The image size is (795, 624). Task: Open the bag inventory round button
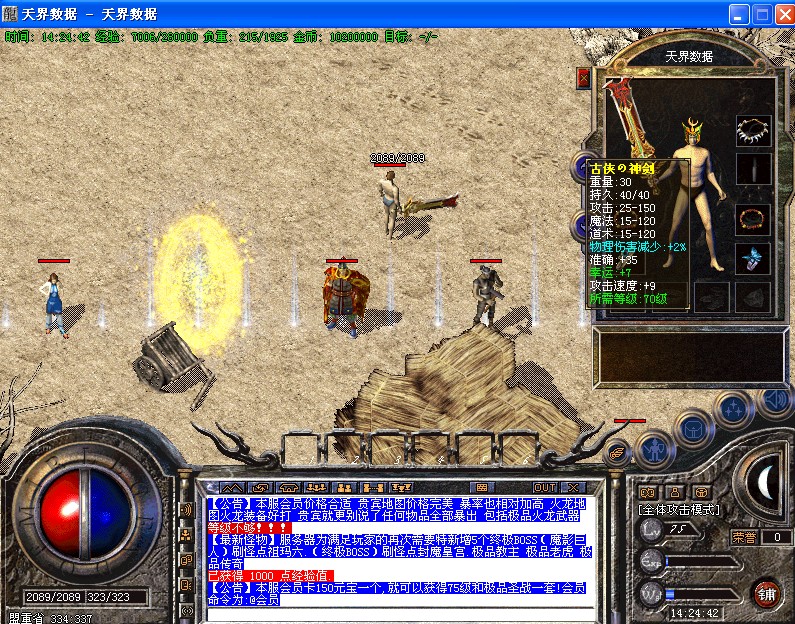point(693,427)
